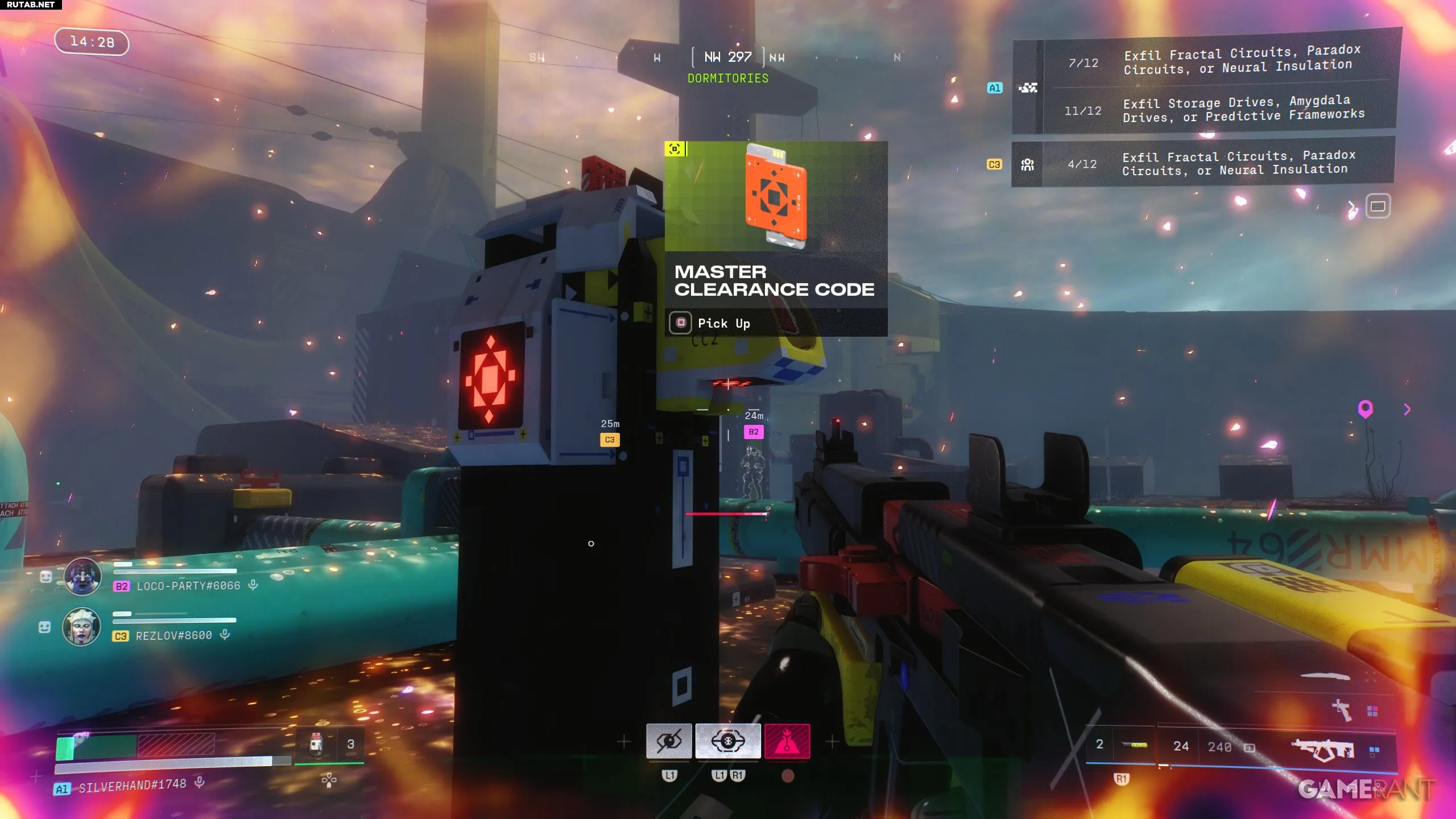Viewport: 1456px width, 819px height.
Task: Use the center drone-shaped ability icon
Action: 727,741
